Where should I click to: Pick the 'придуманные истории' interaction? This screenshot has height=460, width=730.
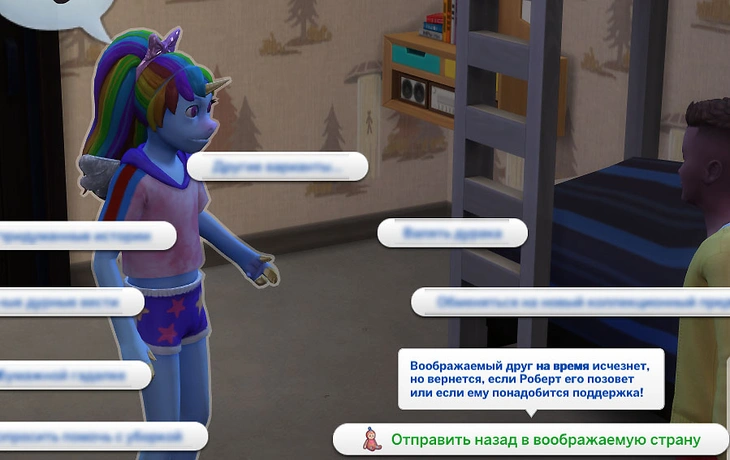click(85, 237)
